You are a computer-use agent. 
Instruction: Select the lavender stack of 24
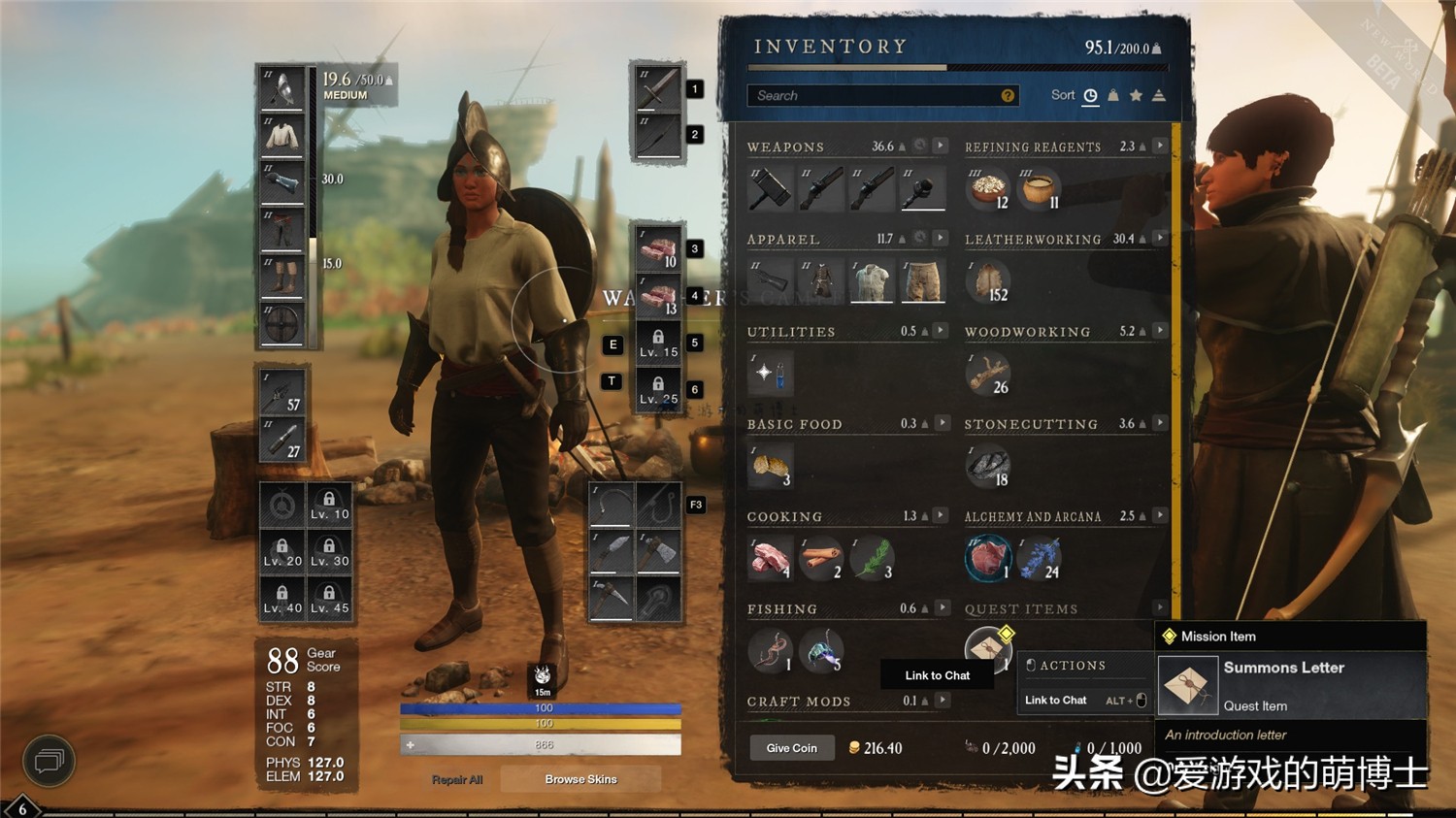coord(1040,559)
